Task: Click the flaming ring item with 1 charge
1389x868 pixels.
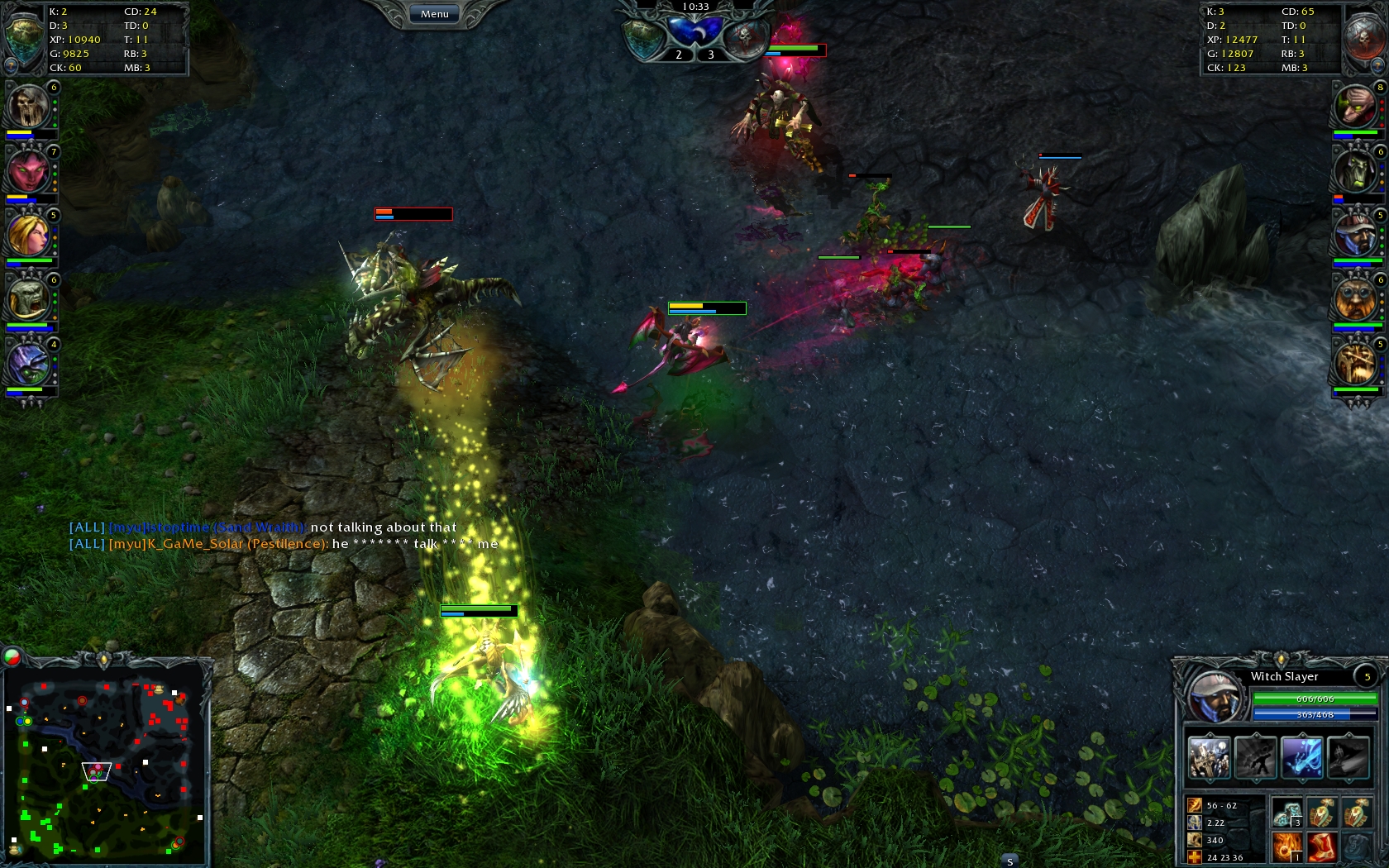Action: pyautogui.click(x=1286, y=847)
